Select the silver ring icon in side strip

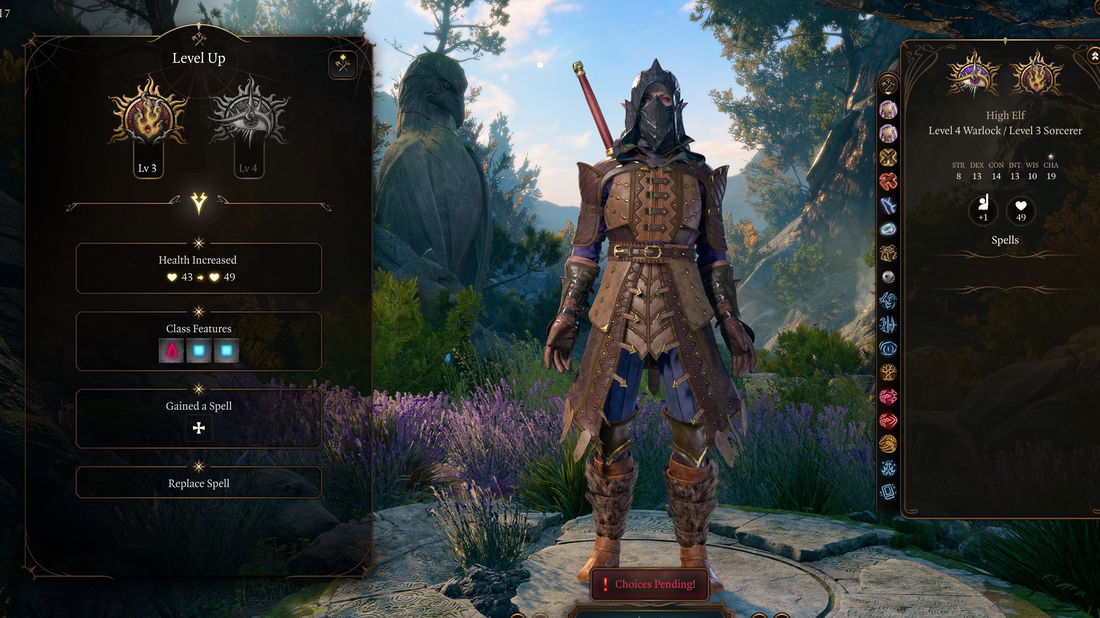[888, 229]
